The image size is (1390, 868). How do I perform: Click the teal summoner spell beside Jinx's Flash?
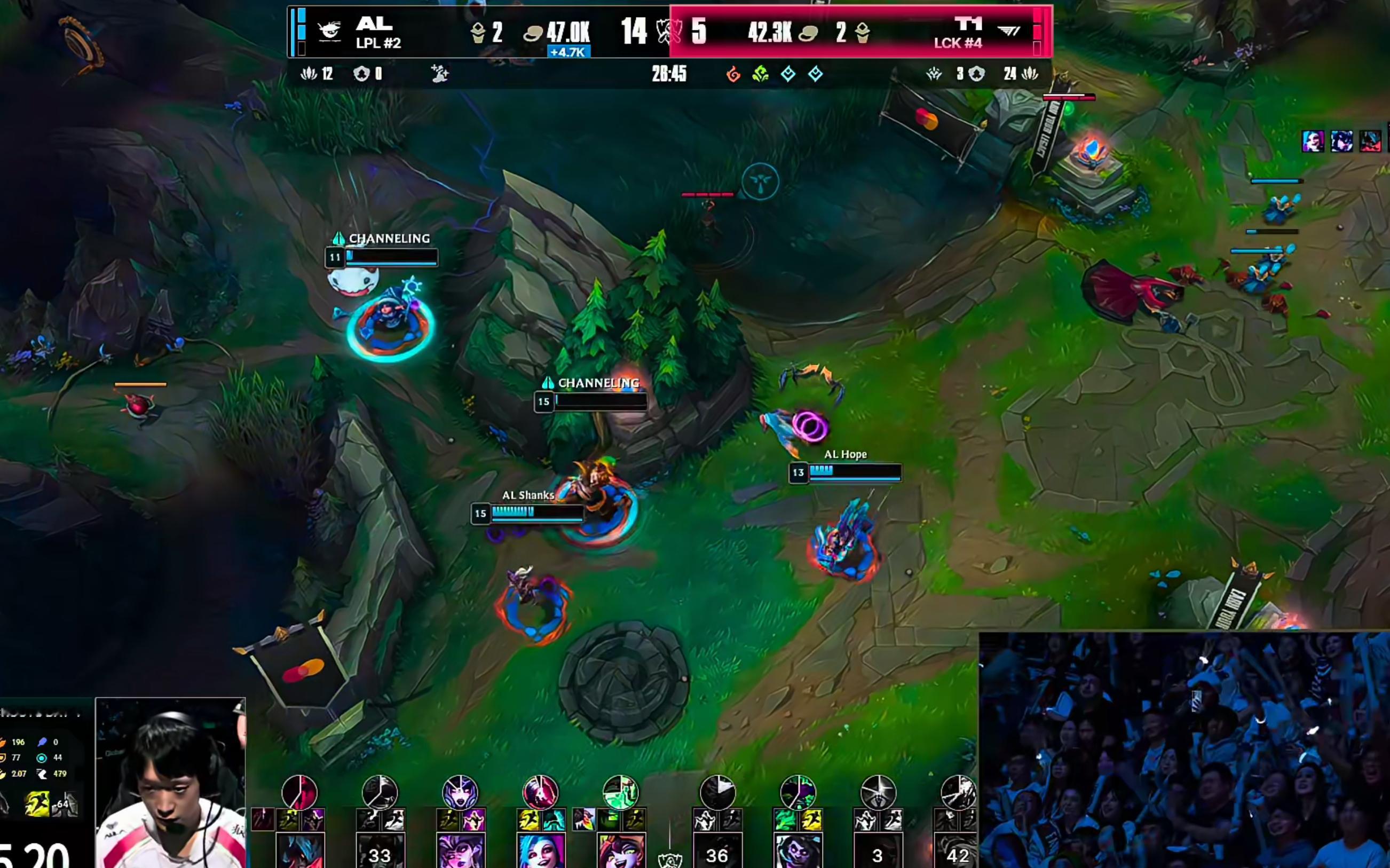point(553,820)
